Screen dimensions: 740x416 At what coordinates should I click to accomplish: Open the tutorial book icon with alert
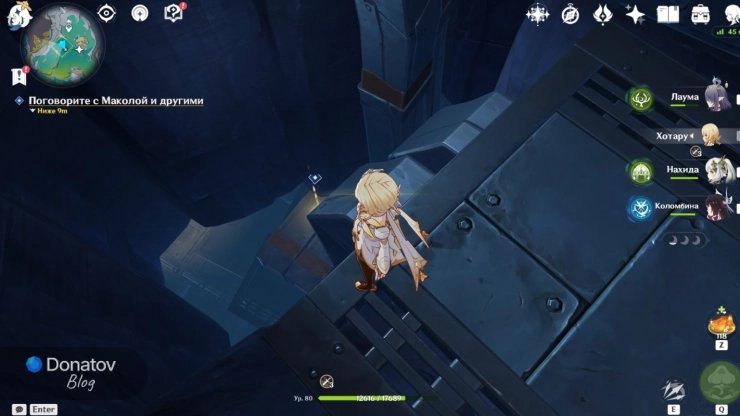coord(173,13)
